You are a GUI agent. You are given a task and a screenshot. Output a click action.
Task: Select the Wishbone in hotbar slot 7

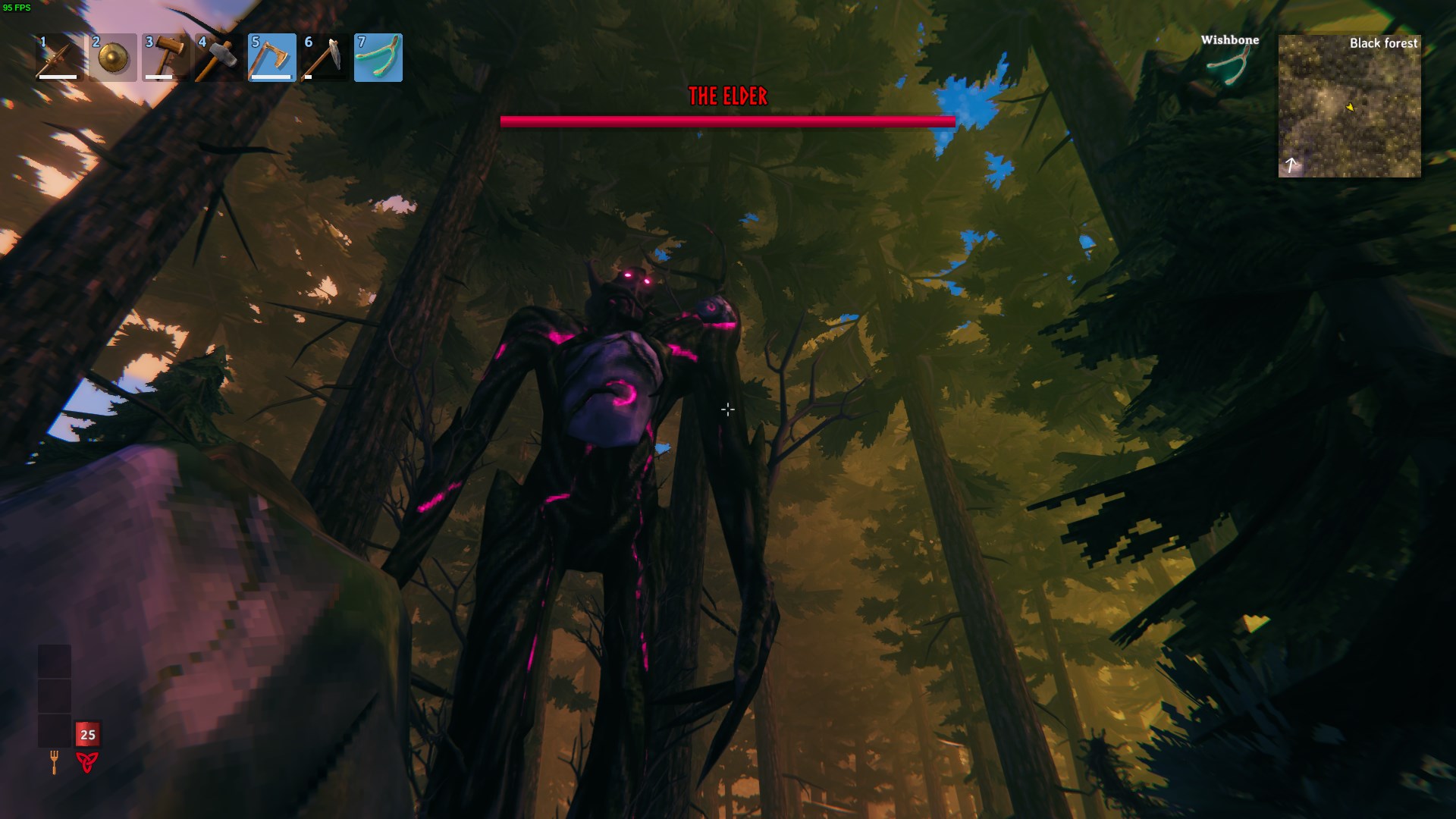click(378, 58)
